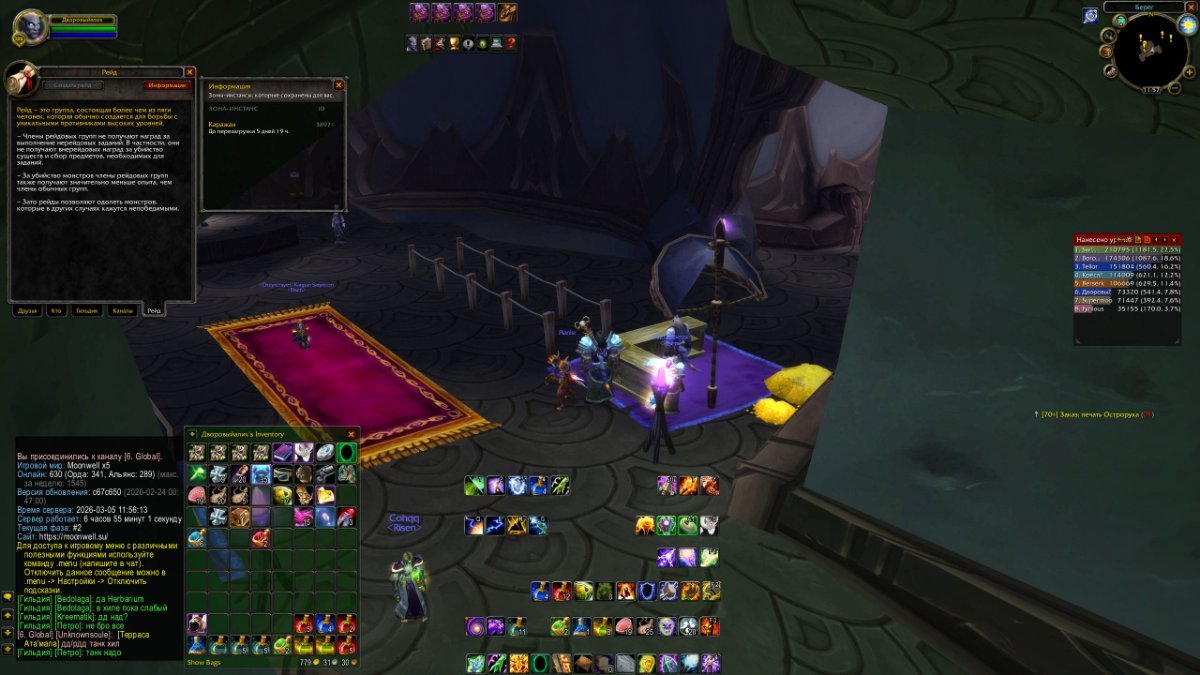Screen dimensions: 1200x675
Task: Close the Информация instance panel
Action: pyautogui.click(x=338, y=86)
